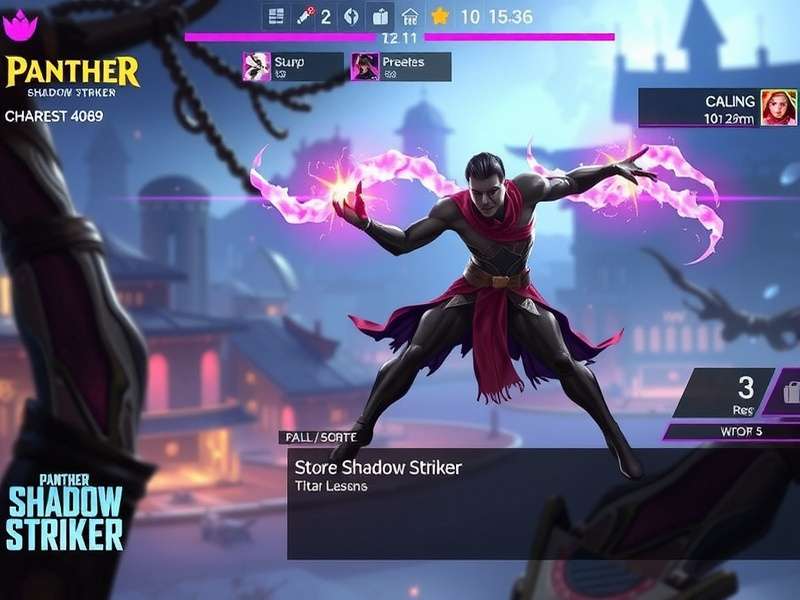
Task: Select the Preetes player card
Action: pos(401,67)
